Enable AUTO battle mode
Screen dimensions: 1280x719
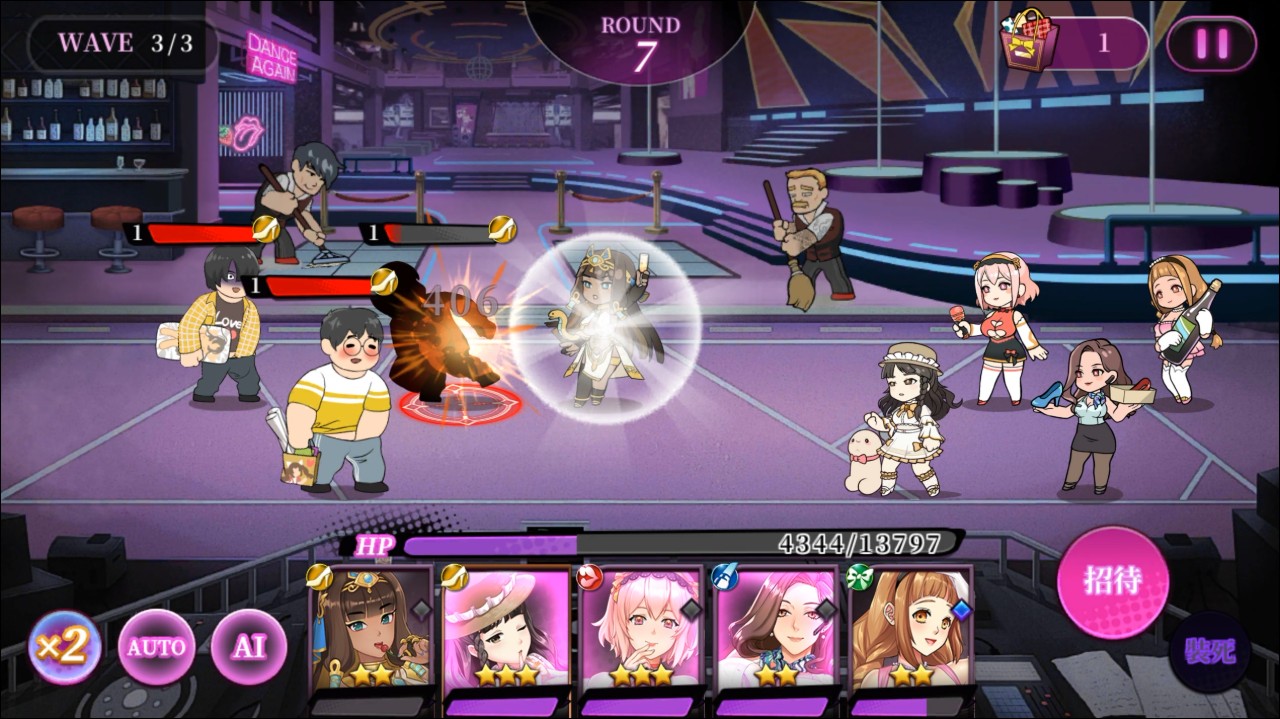click(155, 647)
